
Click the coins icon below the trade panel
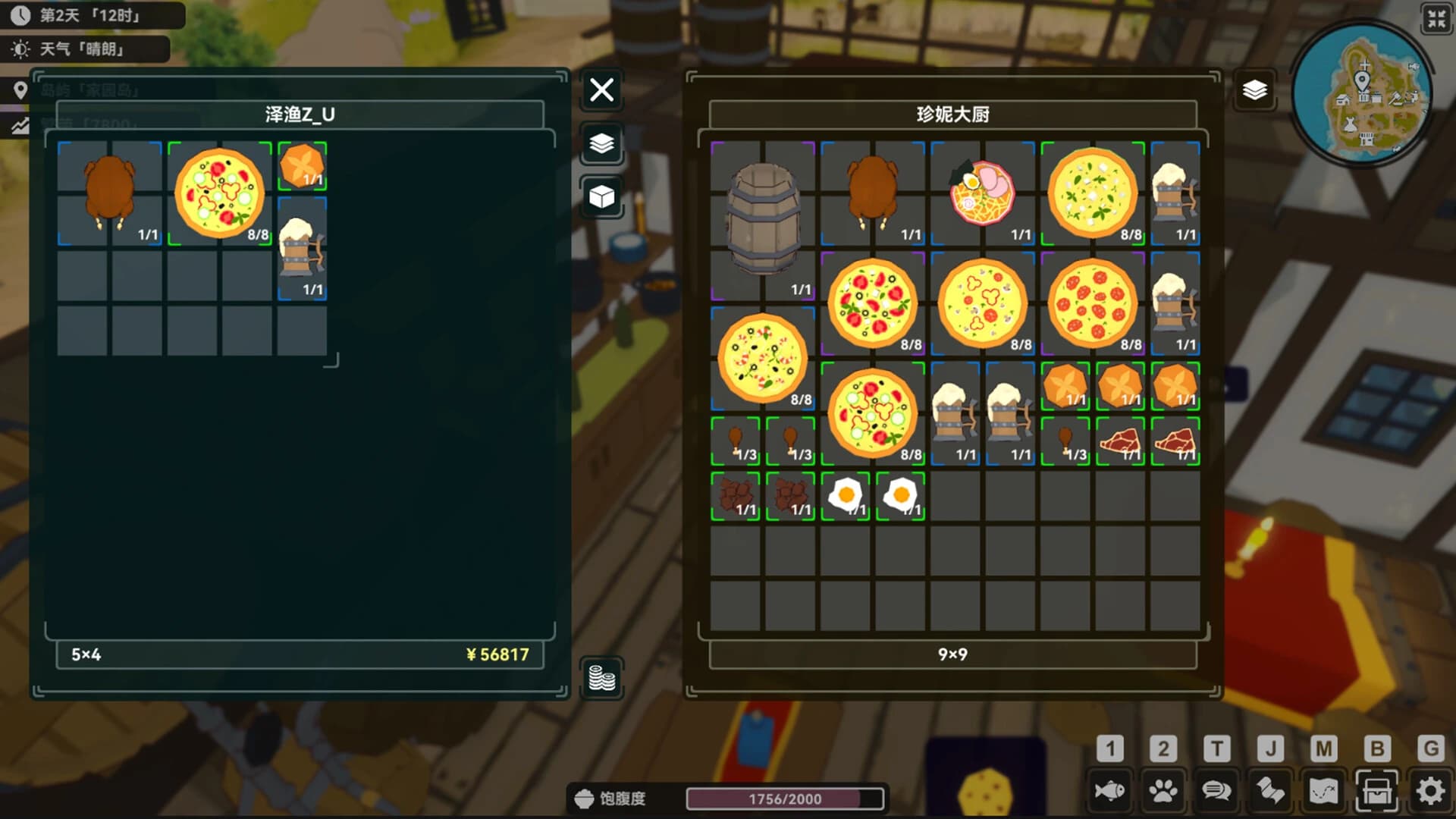(601, 681)
